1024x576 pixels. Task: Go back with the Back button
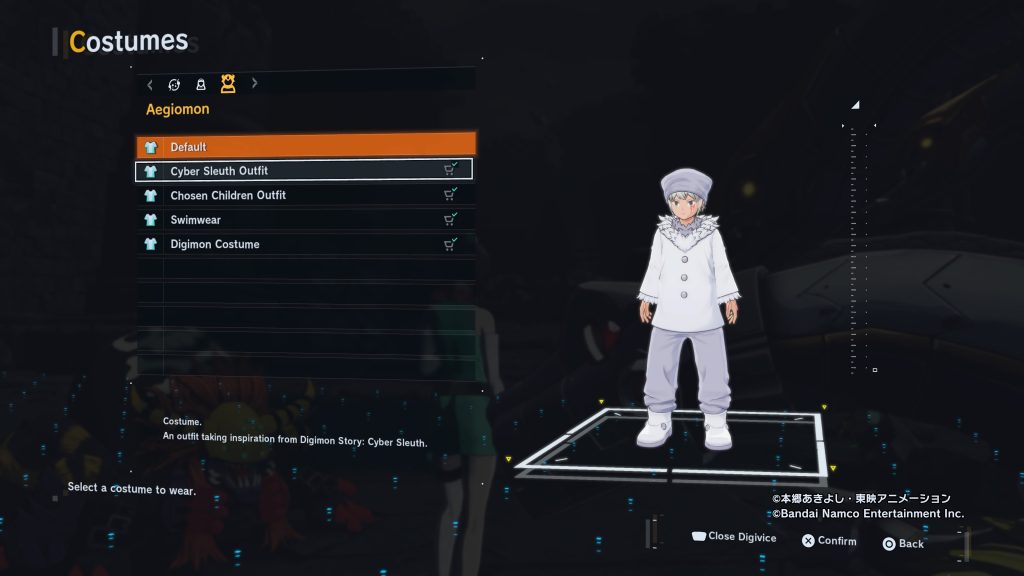pos(902,543)
